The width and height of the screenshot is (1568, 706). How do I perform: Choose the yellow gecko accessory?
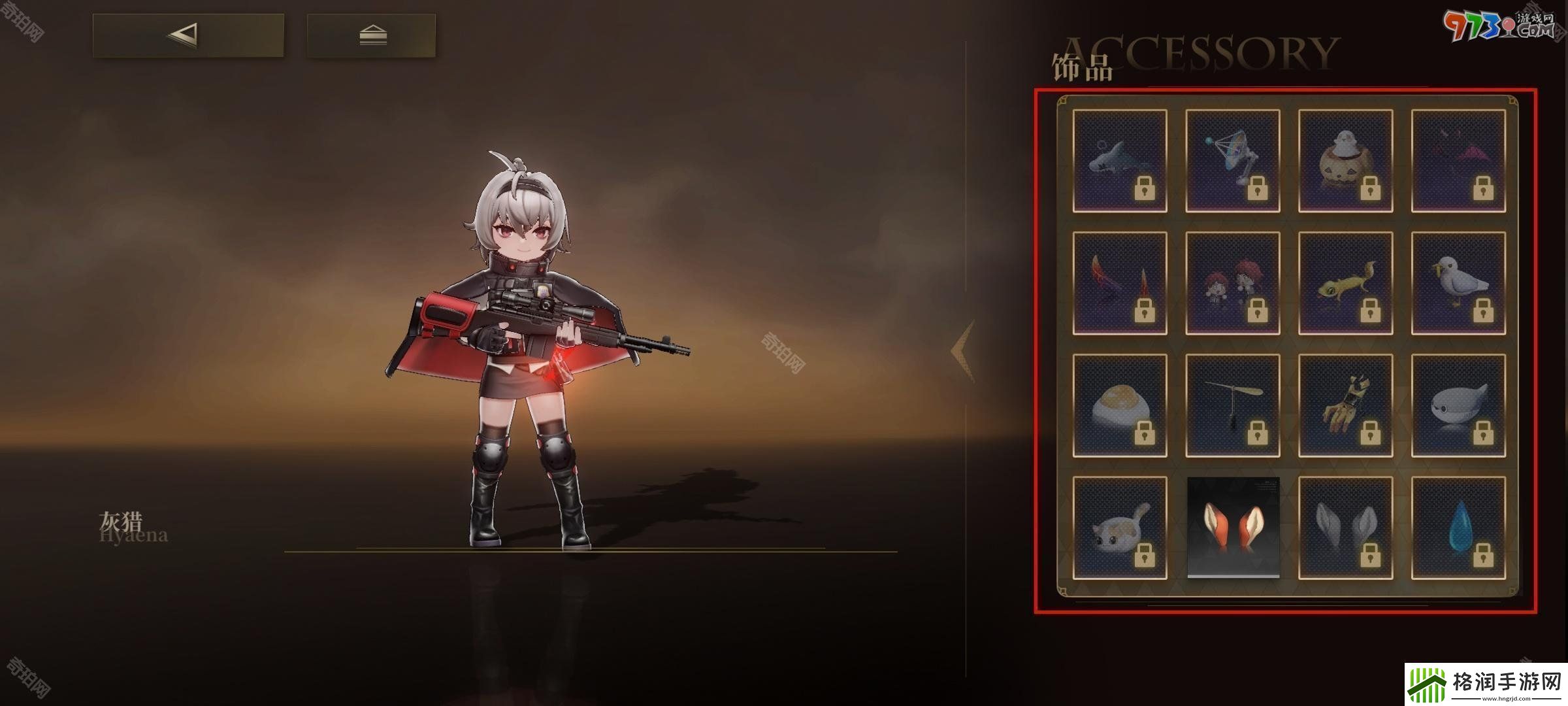click(x=1345, y=283)
